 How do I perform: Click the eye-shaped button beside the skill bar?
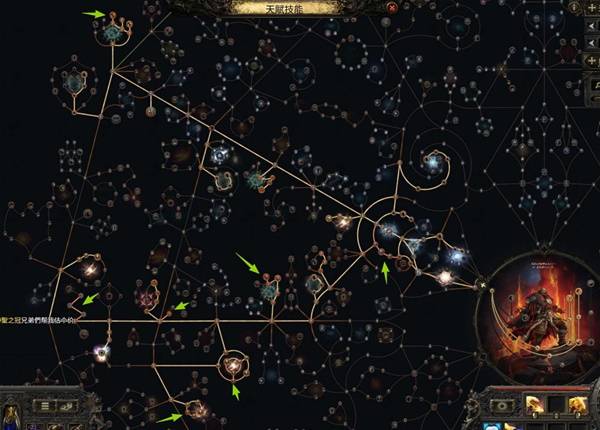point(501,405)
